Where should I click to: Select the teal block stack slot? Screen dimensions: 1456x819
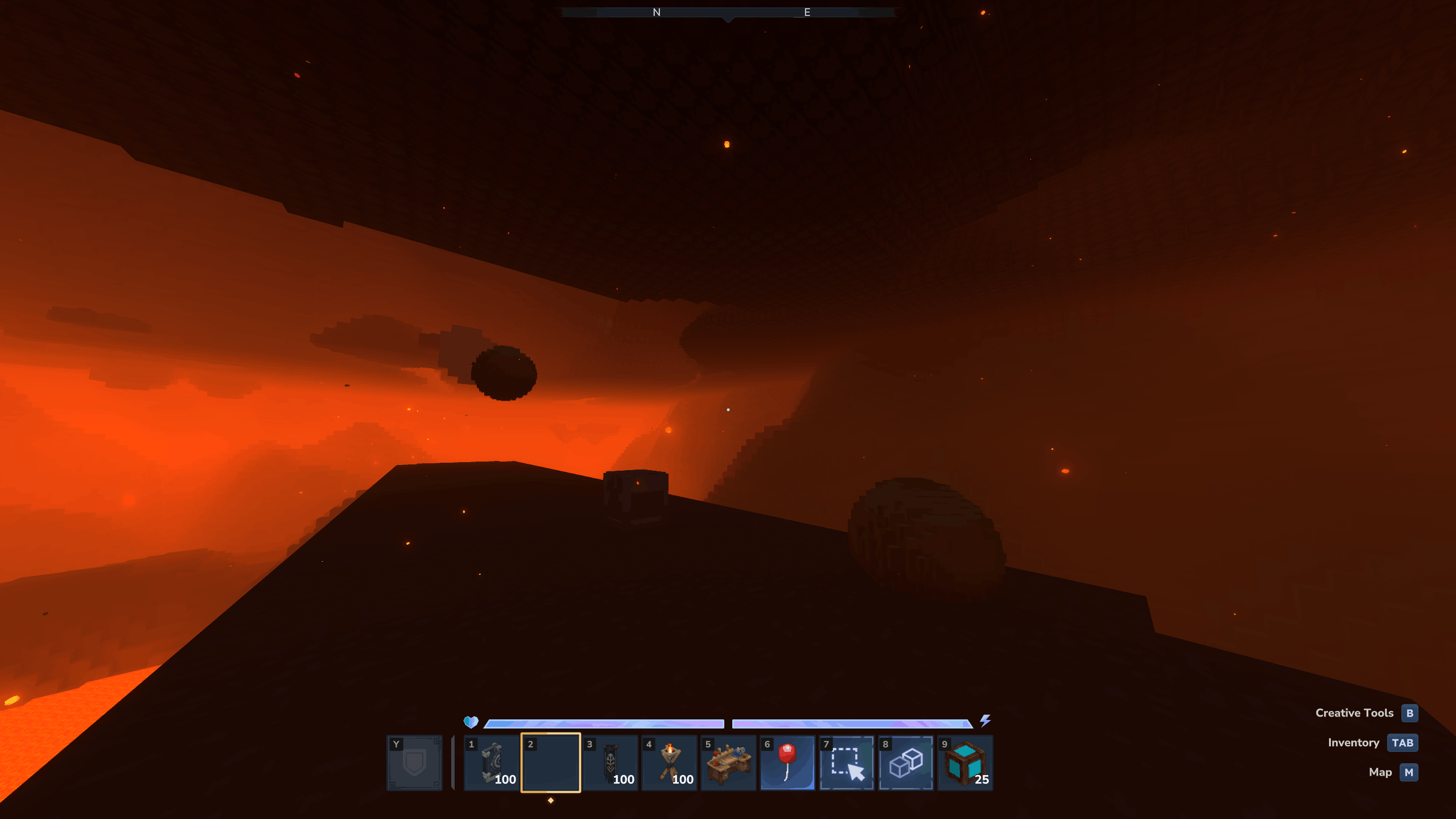coord(965,762)
